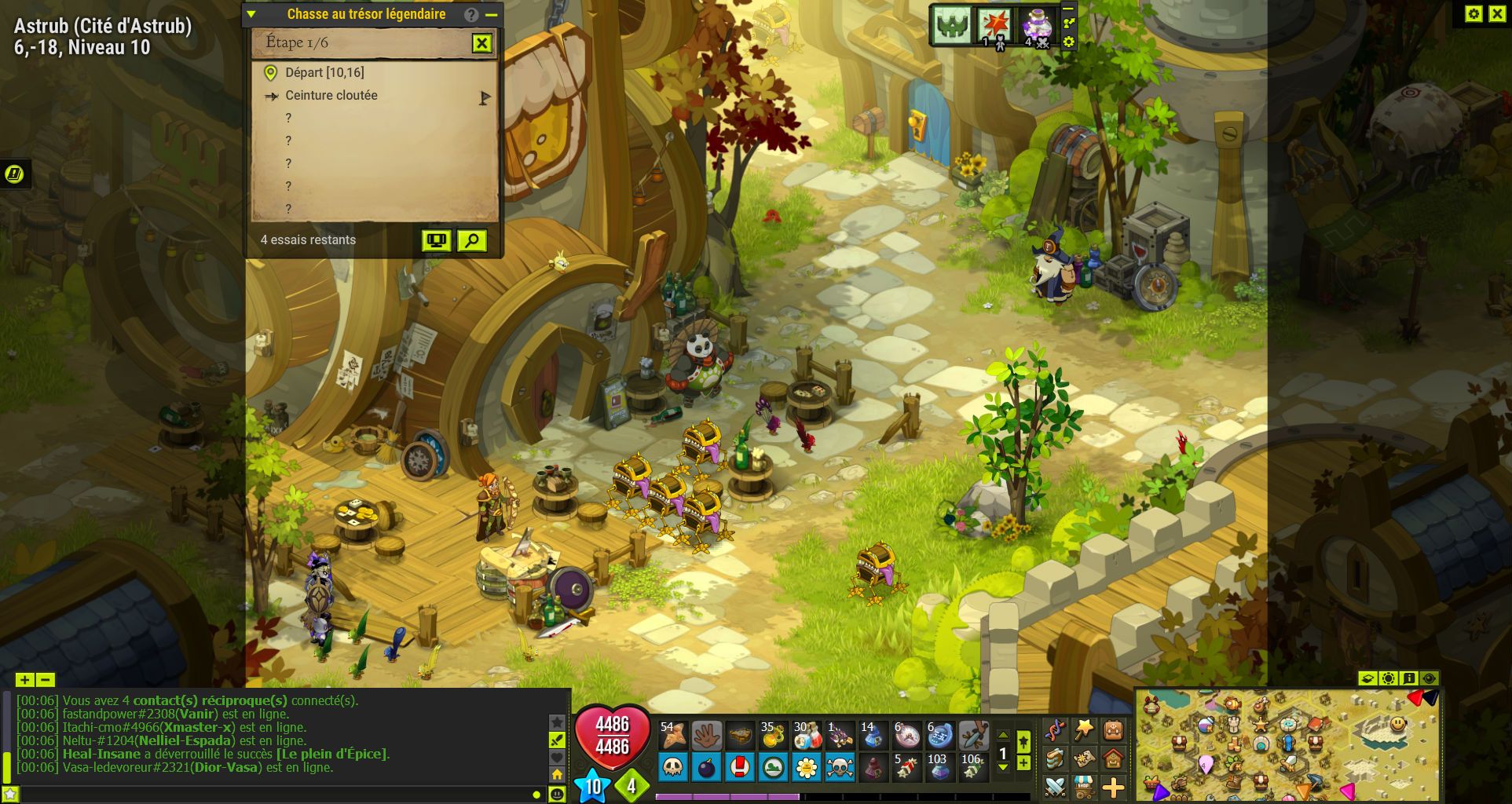1512x804 pixels.
Task: Activate the skull and crossbones shortcut
Action: click(840, 767)
